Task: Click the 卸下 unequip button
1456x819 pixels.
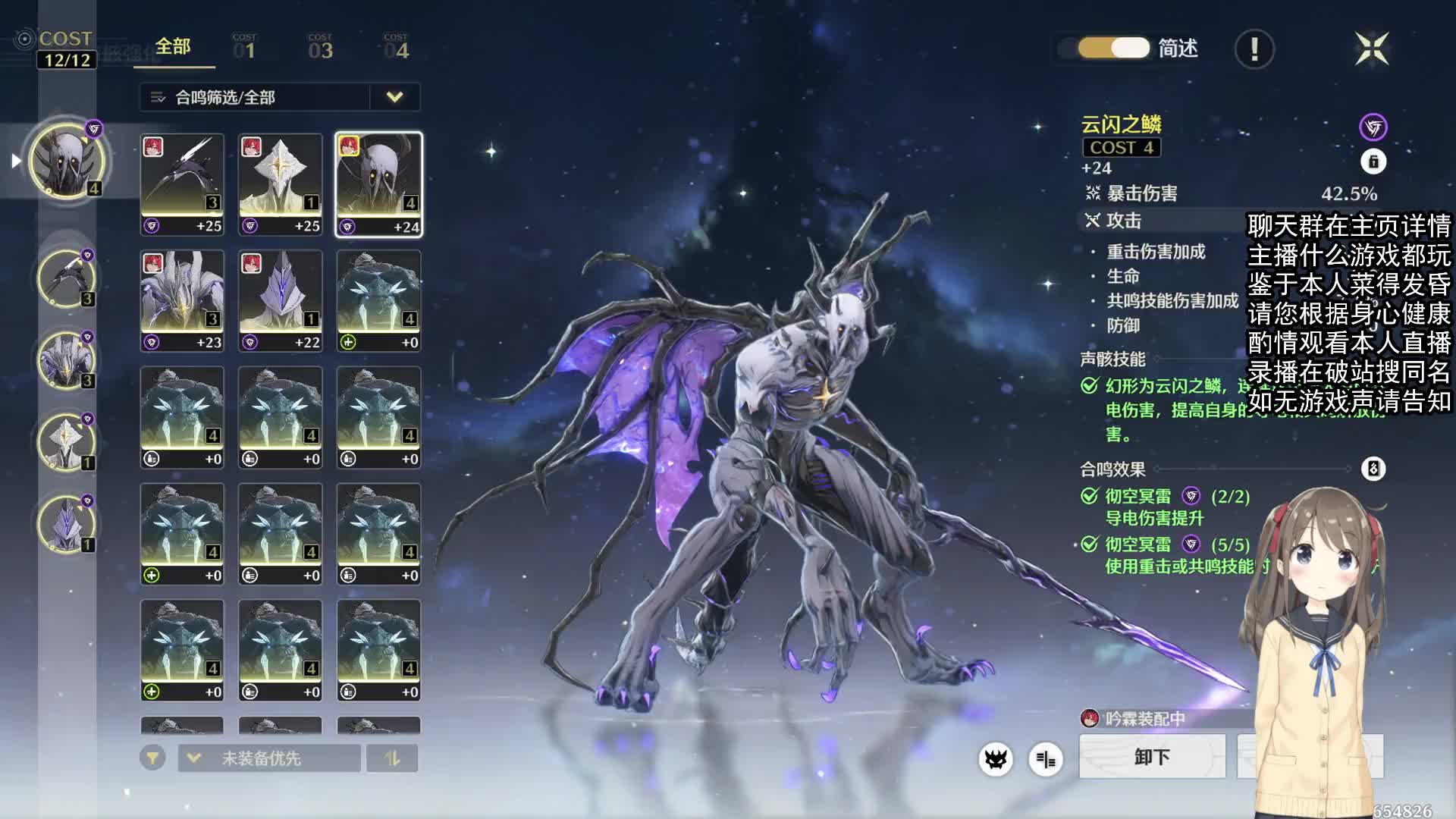Action: (1152, 757)
